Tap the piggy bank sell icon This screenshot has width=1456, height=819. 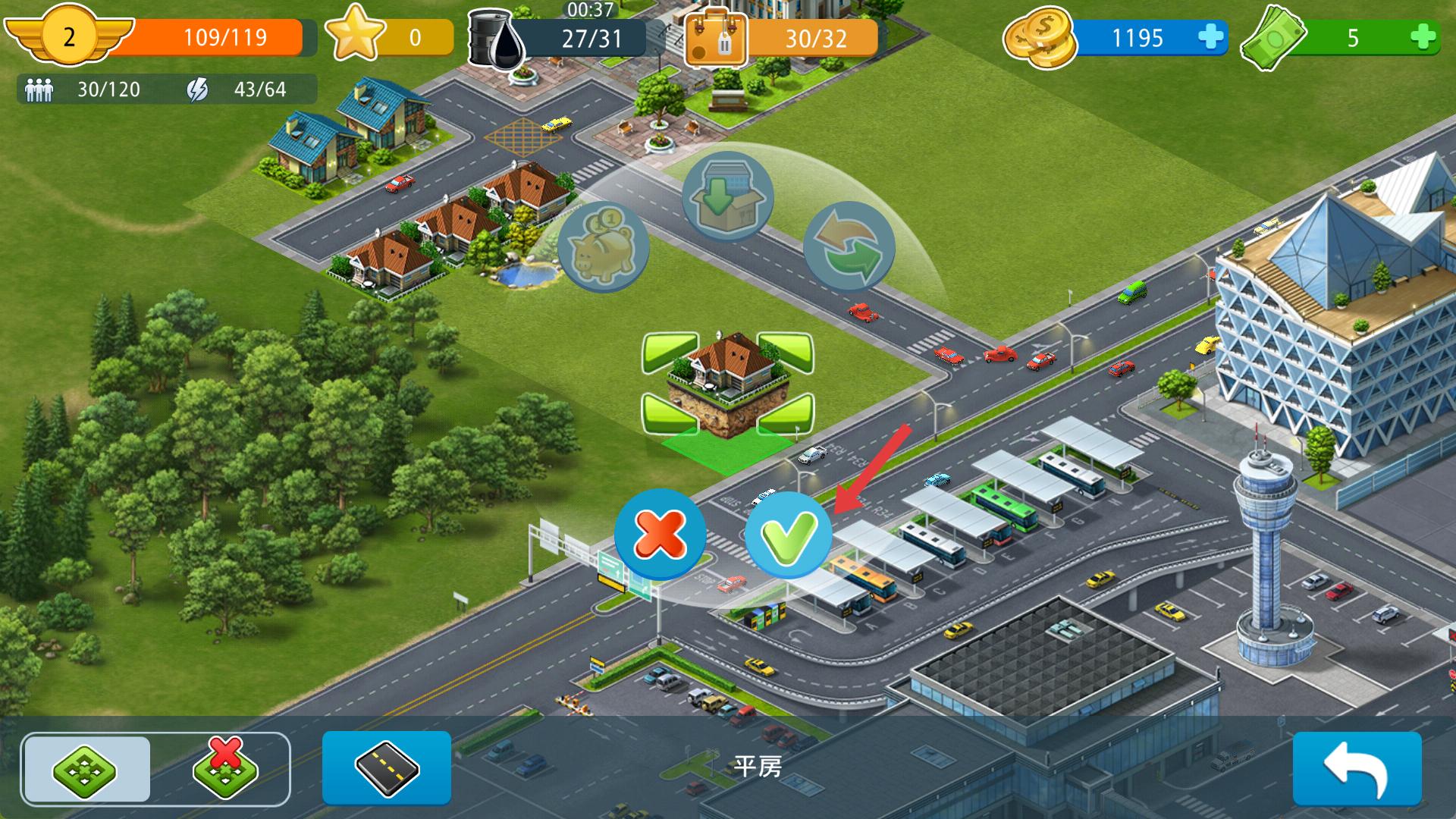603,247
